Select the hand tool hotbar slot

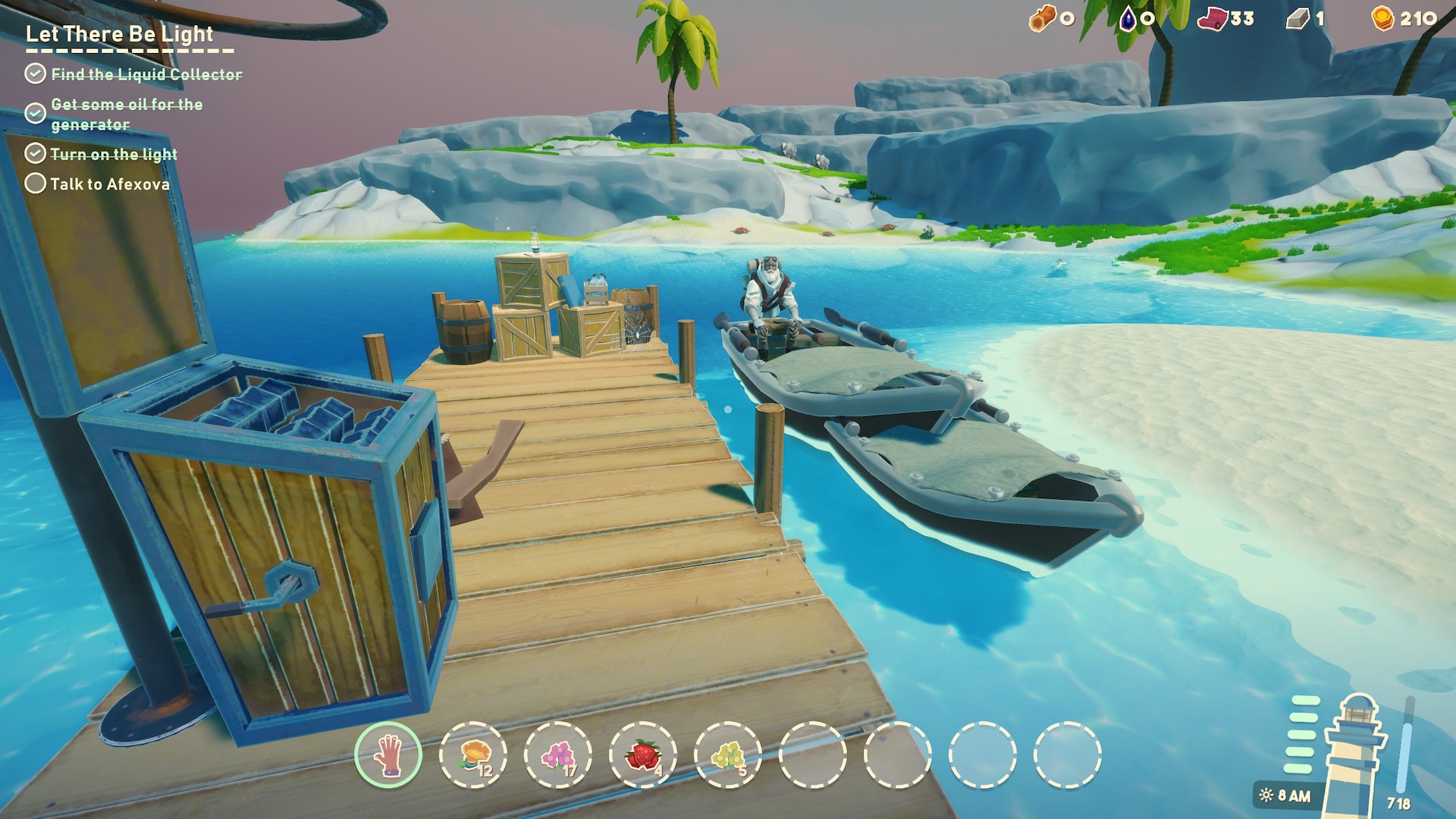coord(388,755)
